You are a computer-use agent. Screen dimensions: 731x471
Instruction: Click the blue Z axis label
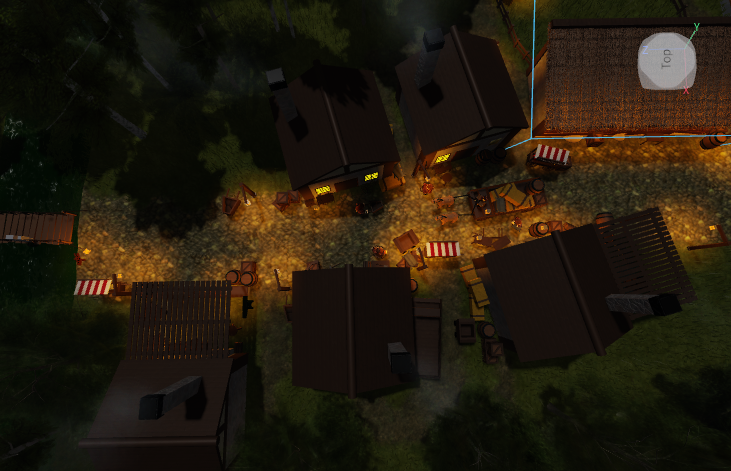pos(645,49)
